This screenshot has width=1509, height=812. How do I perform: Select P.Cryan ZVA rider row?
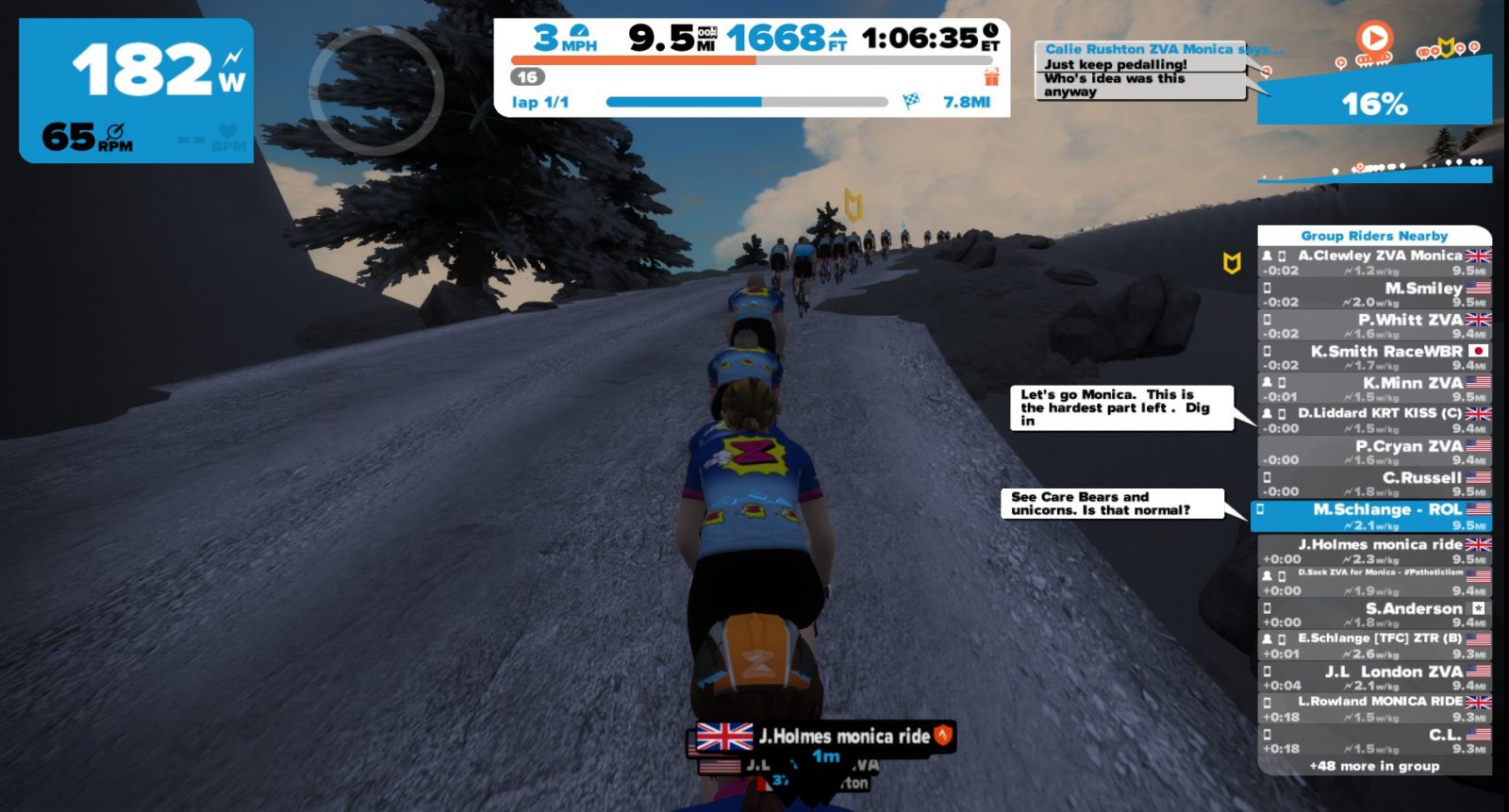[x=1374, y=452]
